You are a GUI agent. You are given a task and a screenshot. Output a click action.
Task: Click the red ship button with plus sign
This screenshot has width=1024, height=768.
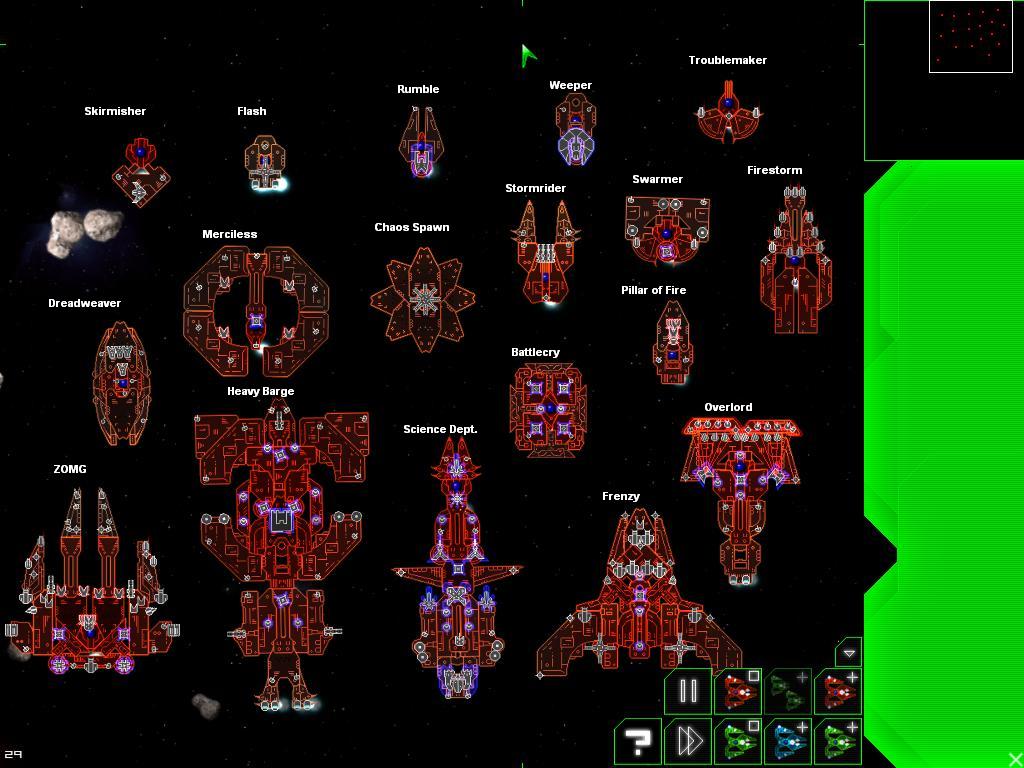point(838,691)
